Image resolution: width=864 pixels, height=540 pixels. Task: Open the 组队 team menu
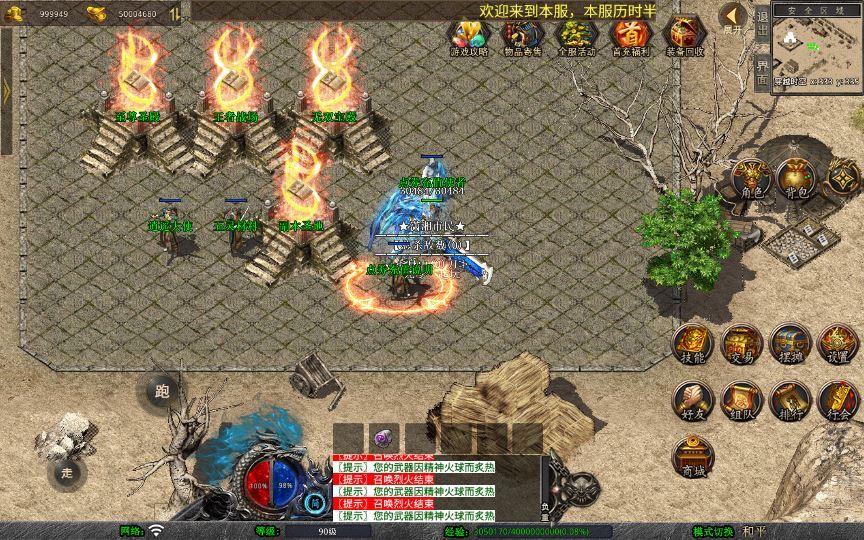tap(741, 399)
